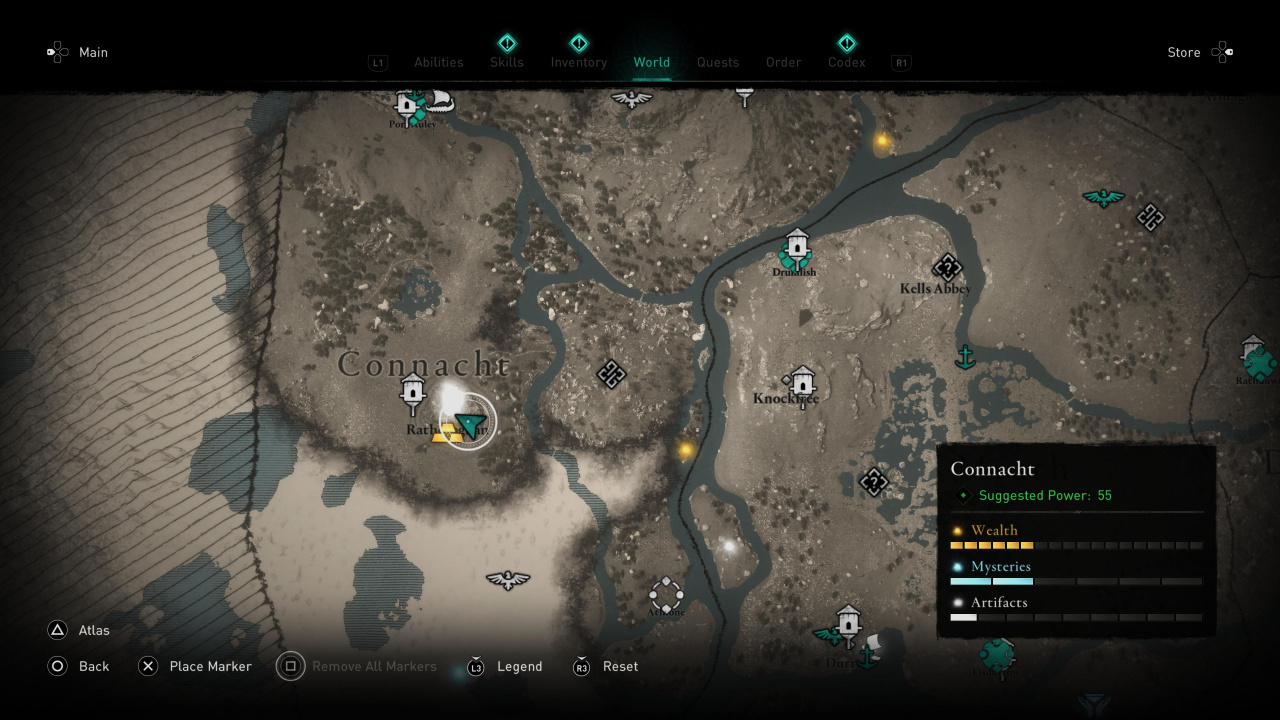Select the Athlone location marker
1280x720 pixels.
coord(666,594)
